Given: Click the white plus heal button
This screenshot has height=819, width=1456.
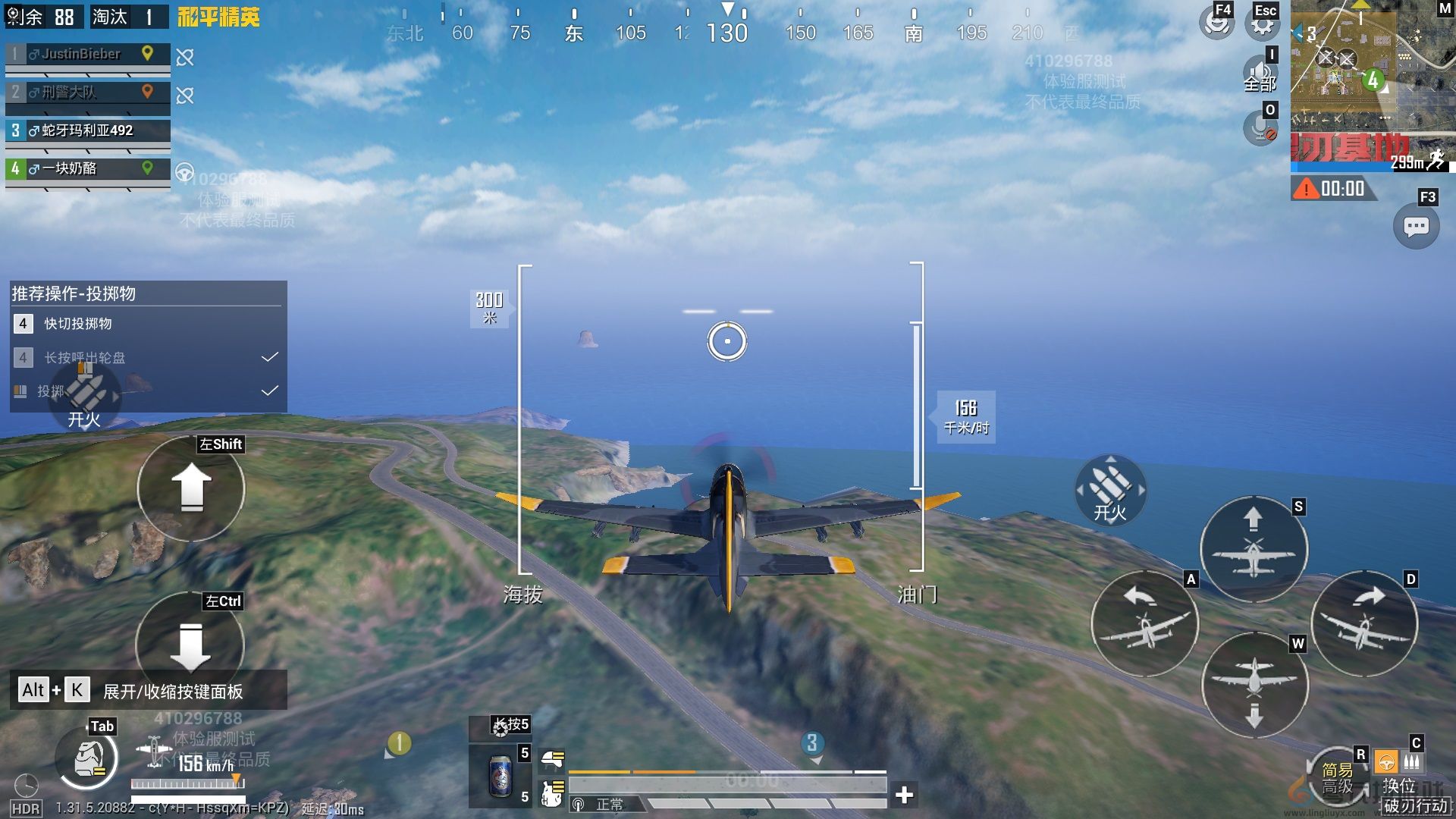Looking at the screenshot, I should (x=904, y=794).
